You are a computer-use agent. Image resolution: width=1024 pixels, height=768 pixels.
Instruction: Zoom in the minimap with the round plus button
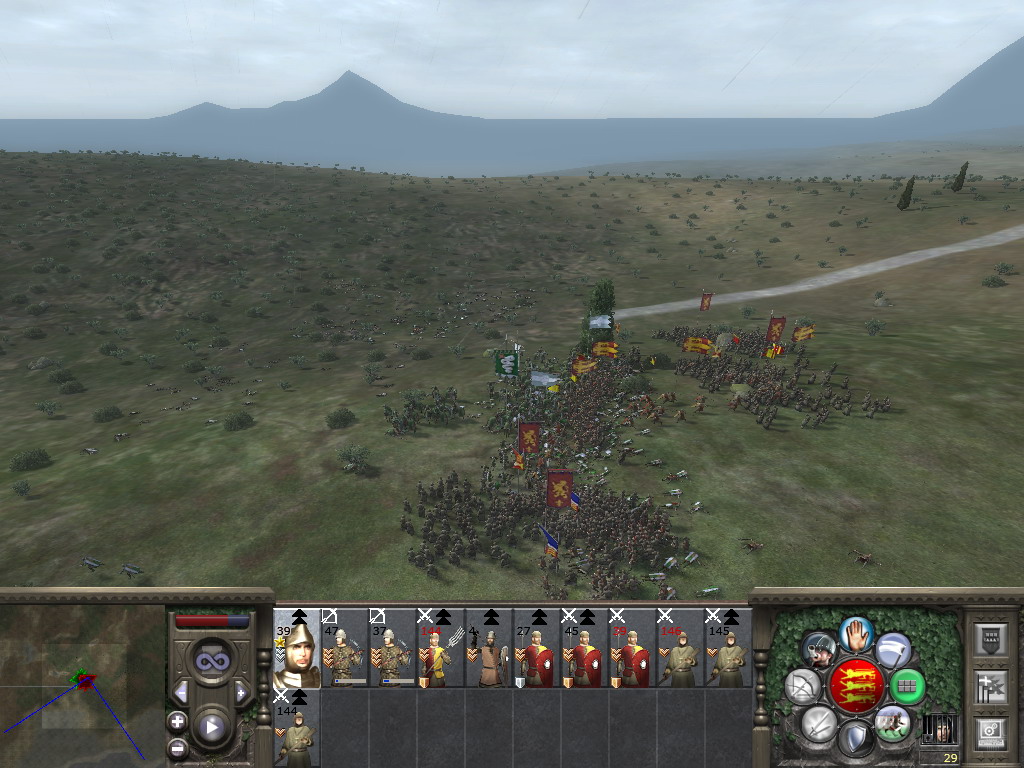tap(177, 721)
